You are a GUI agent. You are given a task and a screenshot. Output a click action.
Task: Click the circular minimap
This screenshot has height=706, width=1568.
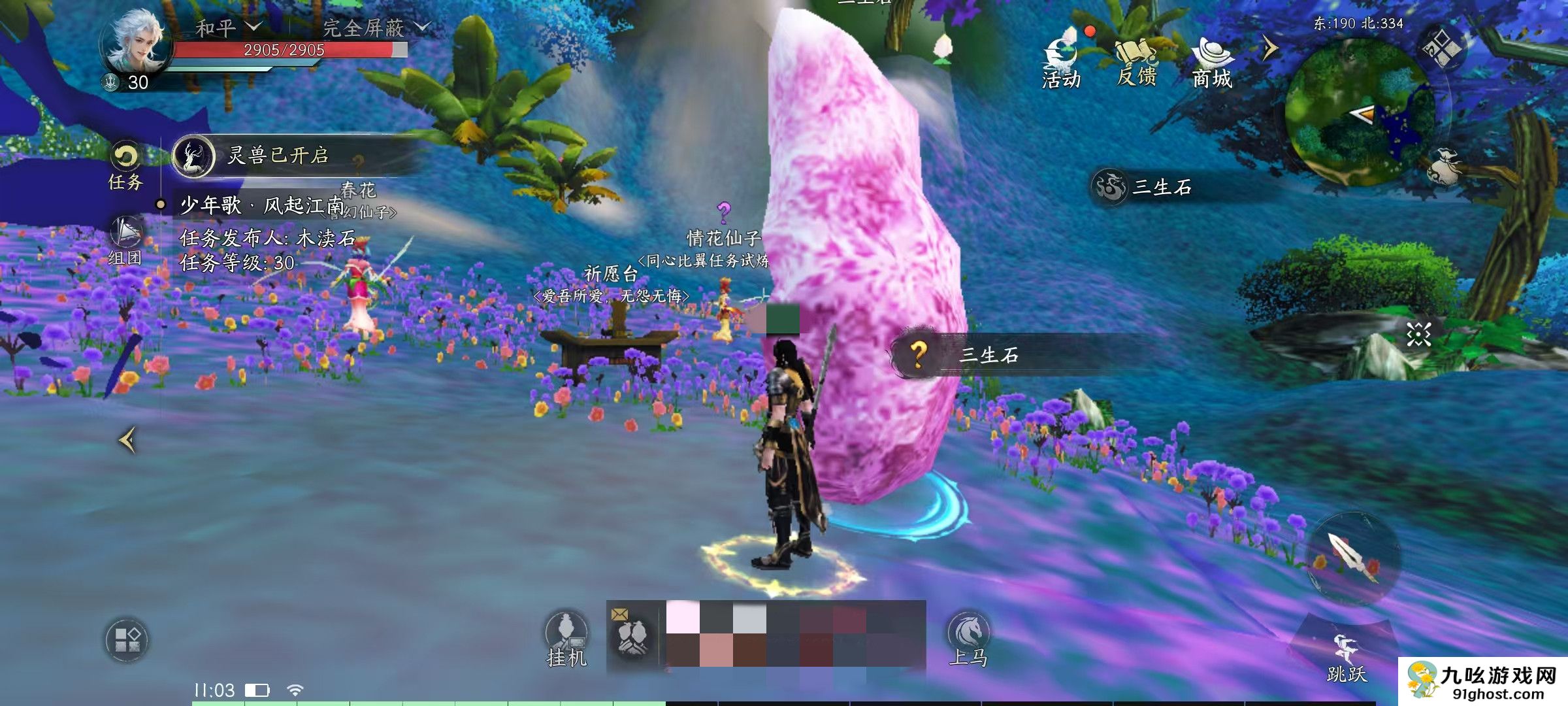coord(1360,112)
